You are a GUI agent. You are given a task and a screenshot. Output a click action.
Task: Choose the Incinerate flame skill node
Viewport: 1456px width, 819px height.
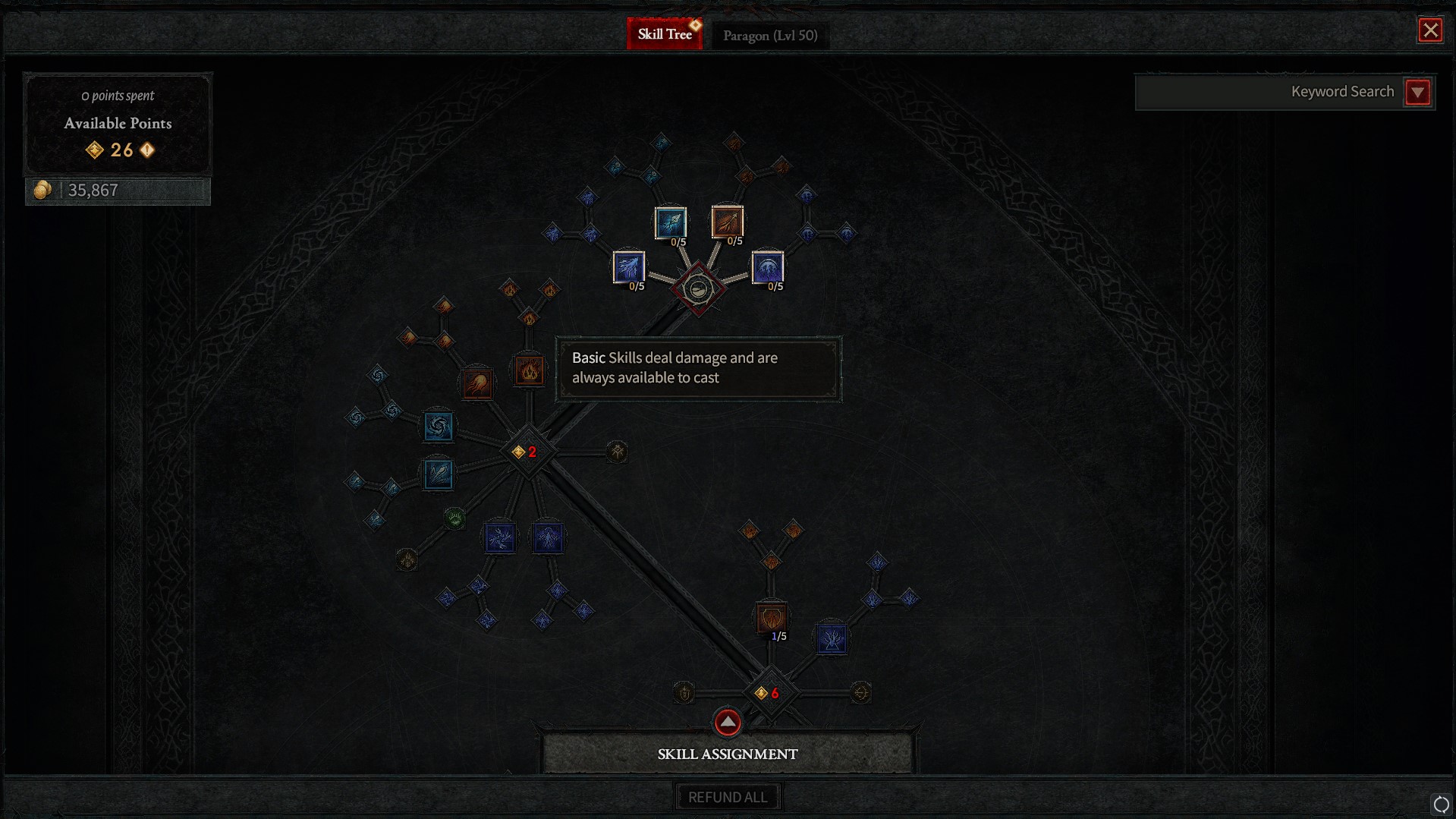coord(529,371)
